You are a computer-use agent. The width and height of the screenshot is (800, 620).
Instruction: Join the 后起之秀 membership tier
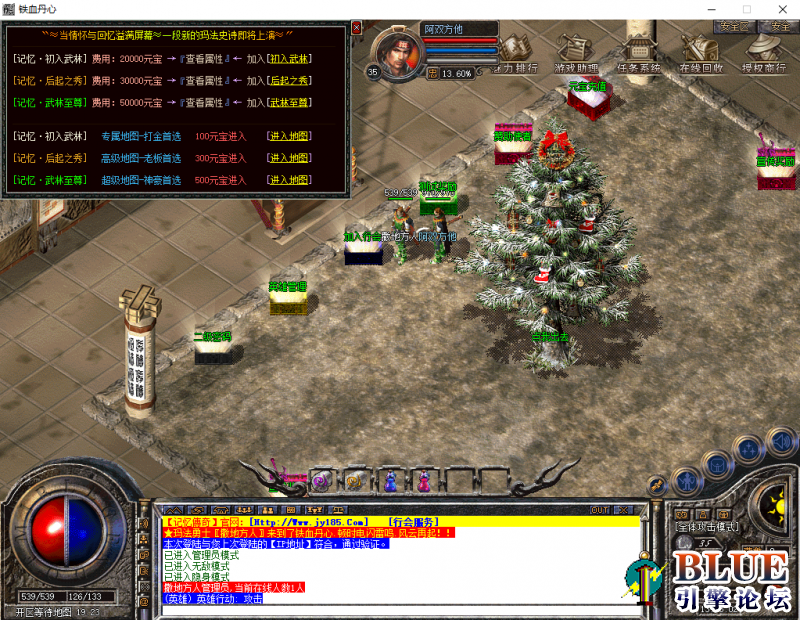coord(291,78)
